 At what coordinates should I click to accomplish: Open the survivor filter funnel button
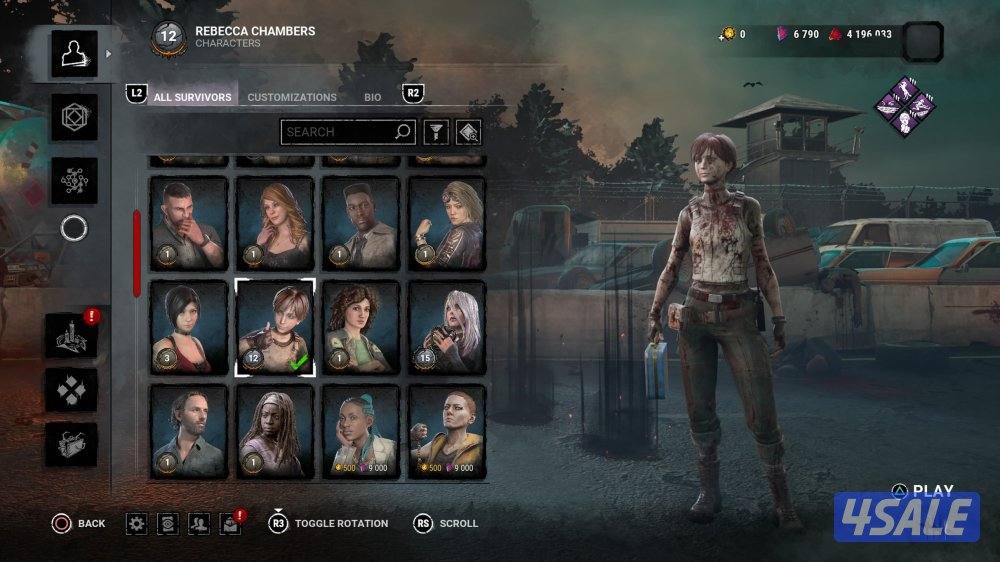point(435,131)
